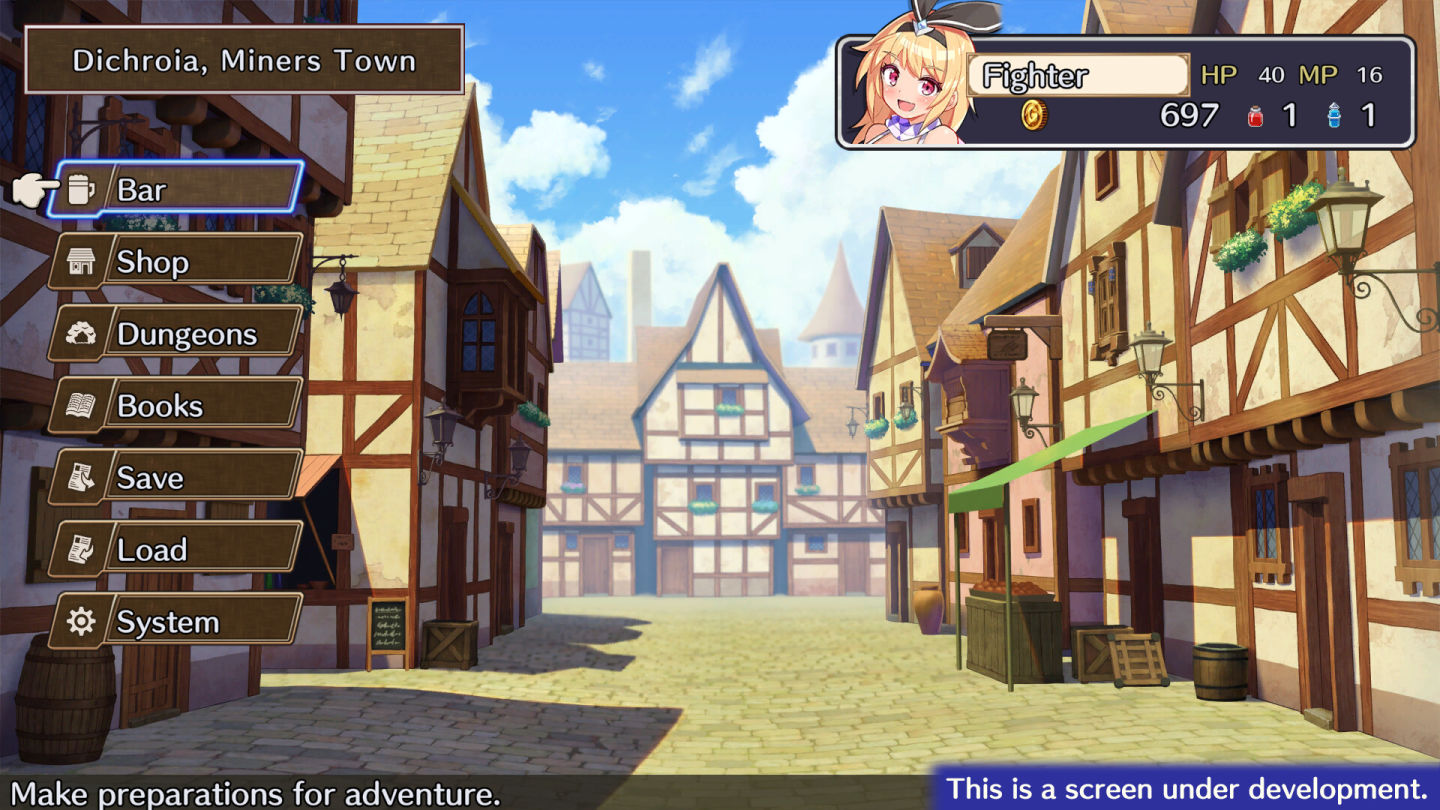The height and width of the screenshot is (810, 1440).
Task: Click Save to save the game
Action: pyautogui.click(x=176, y=477)
